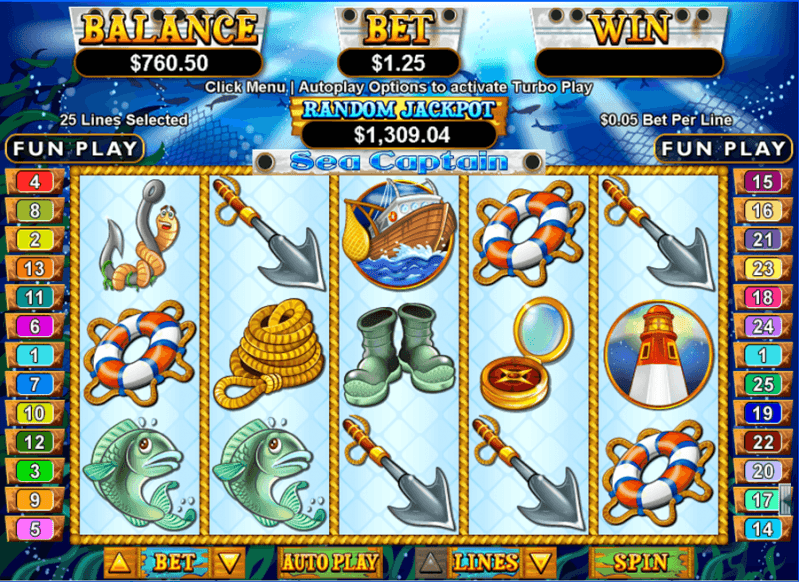Raise the bet with the BET up arrow
This screenshot has width=799, height=582.
tap(118, 562)
